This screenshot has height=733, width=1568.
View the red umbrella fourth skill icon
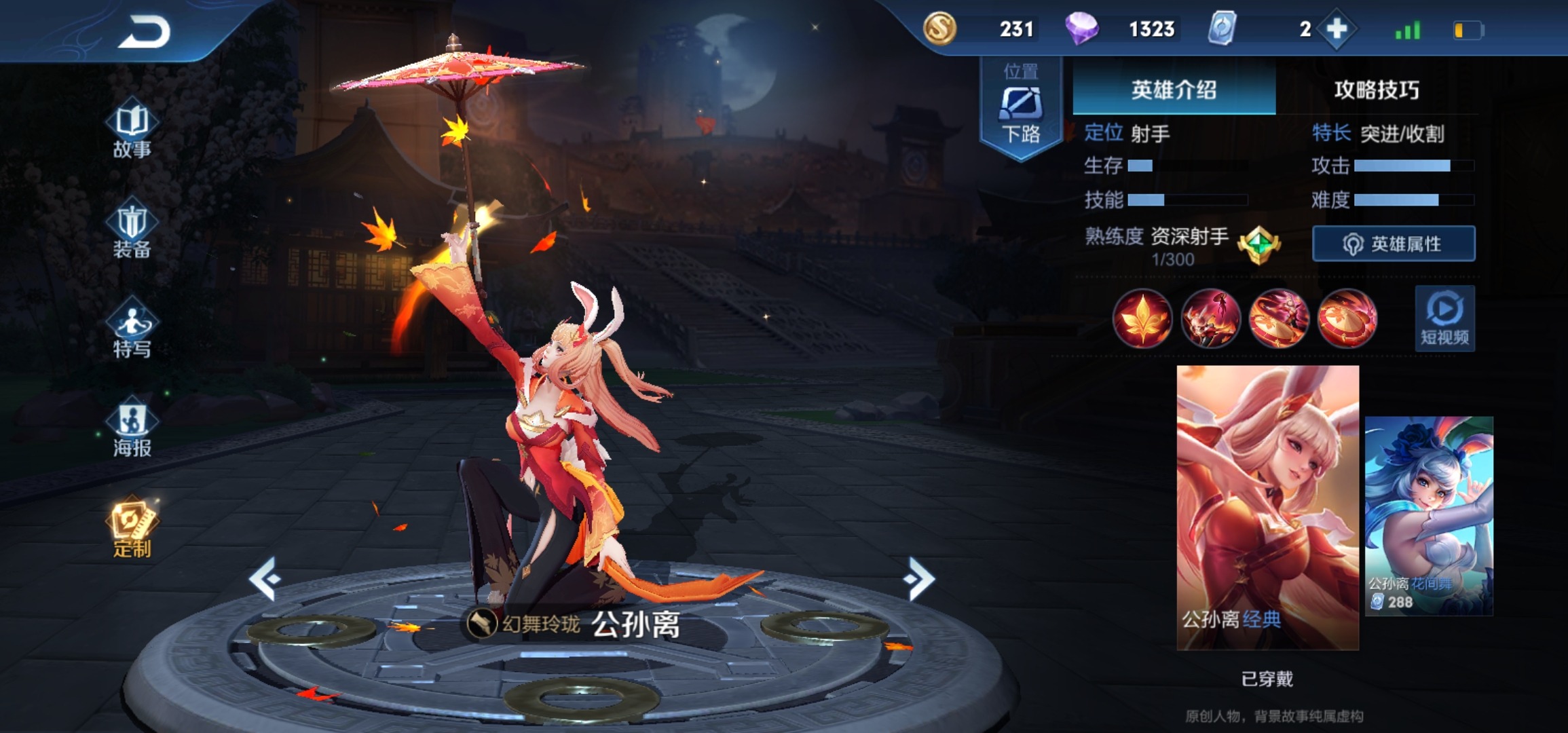1347,319
